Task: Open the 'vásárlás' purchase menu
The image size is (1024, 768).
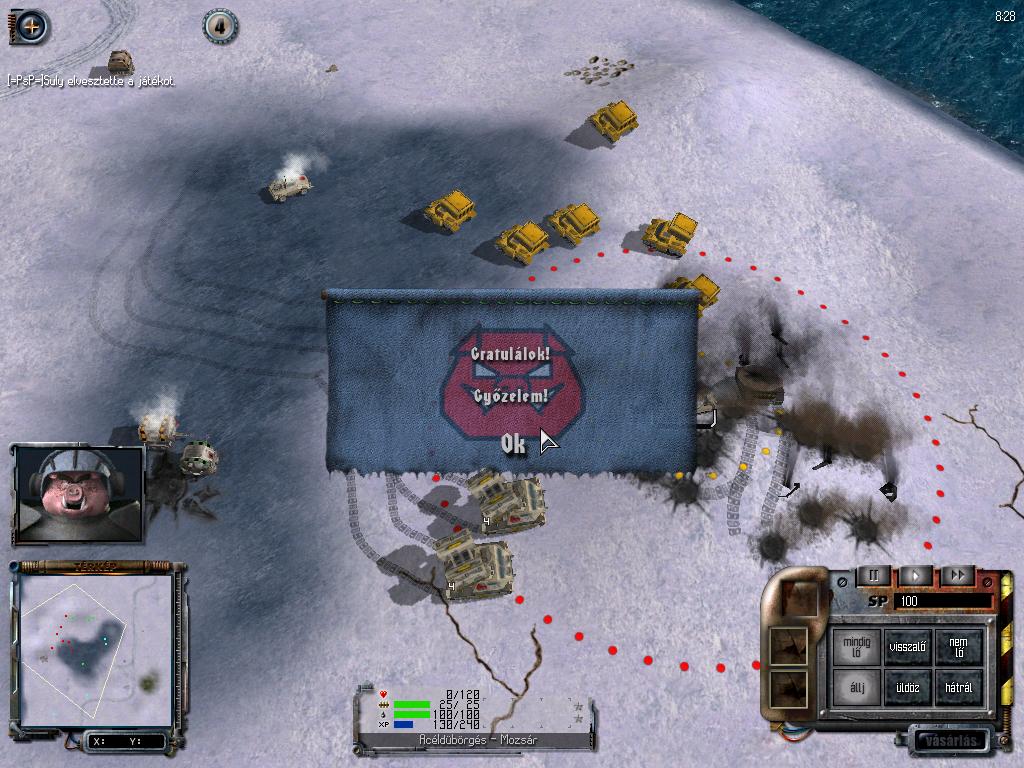Action: [x=950, y=741]
